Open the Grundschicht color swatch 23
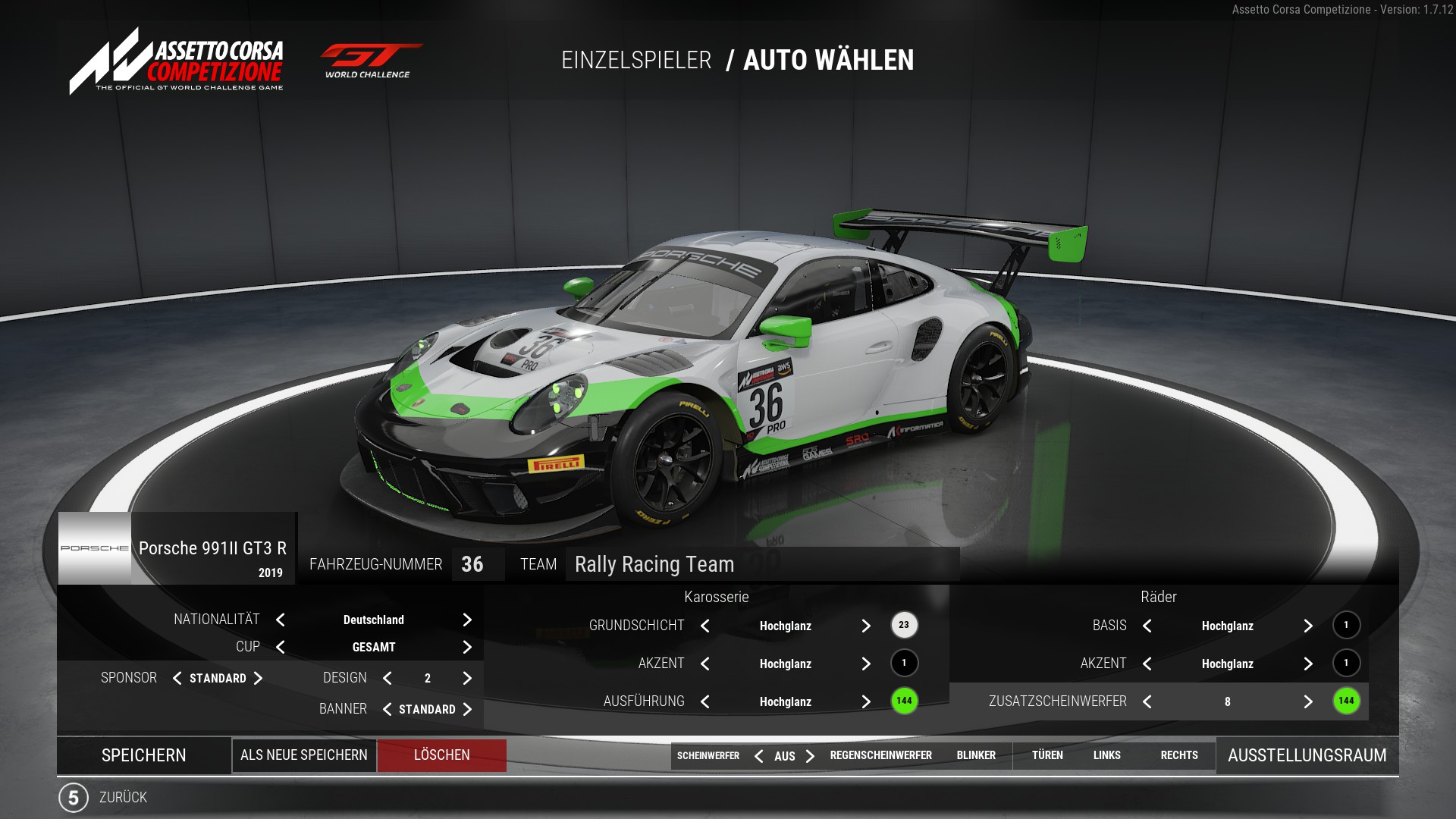 coord(904,625)
